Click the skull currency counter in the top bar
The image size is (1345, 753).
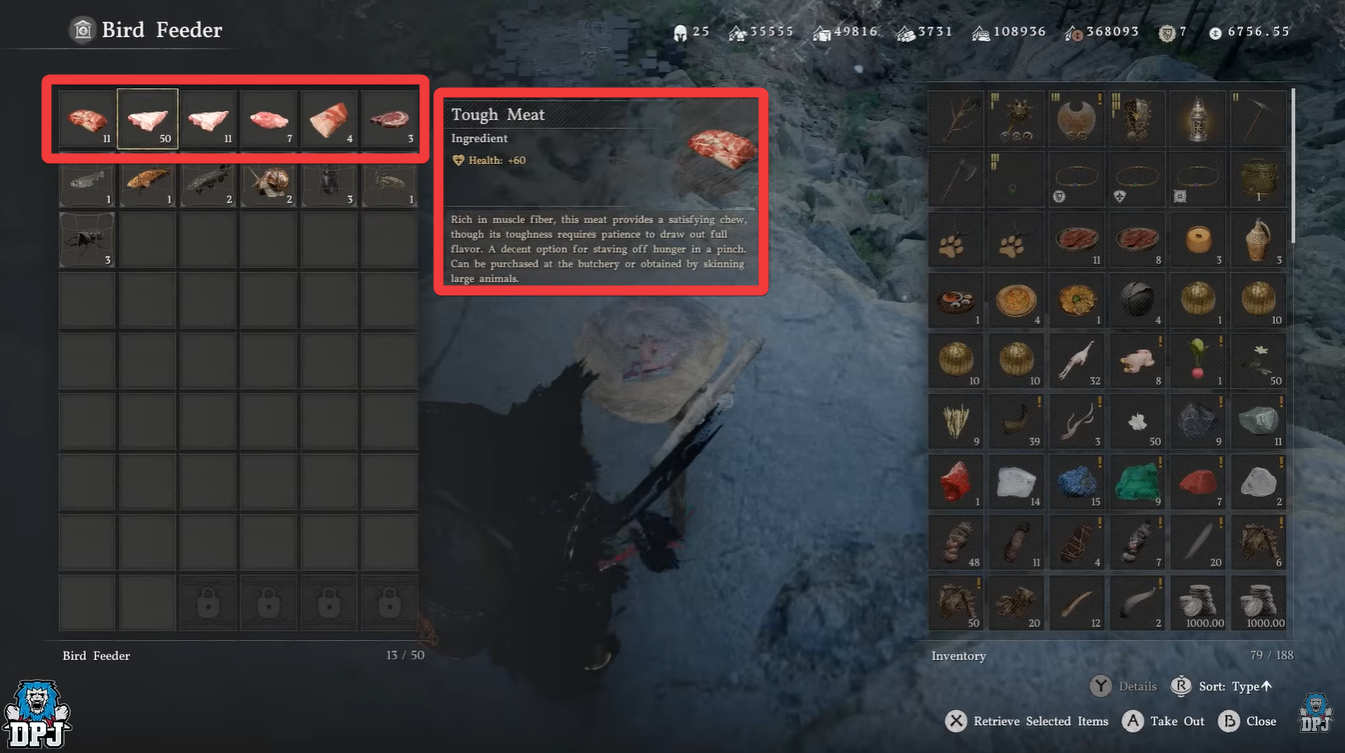pos(689,31)
